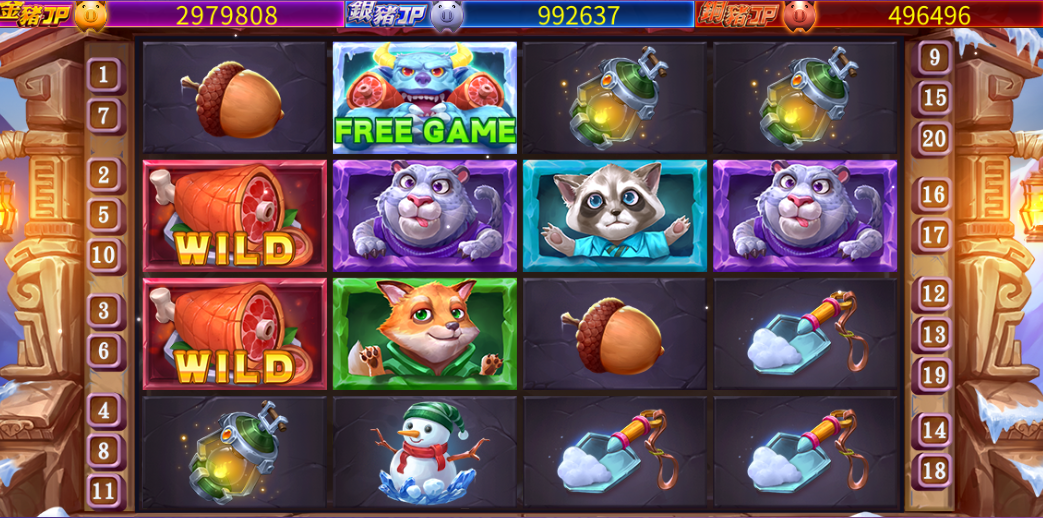Screen dimensions: 1043x518
Task: Highlight payline 14 indicator
Action: 933,430
